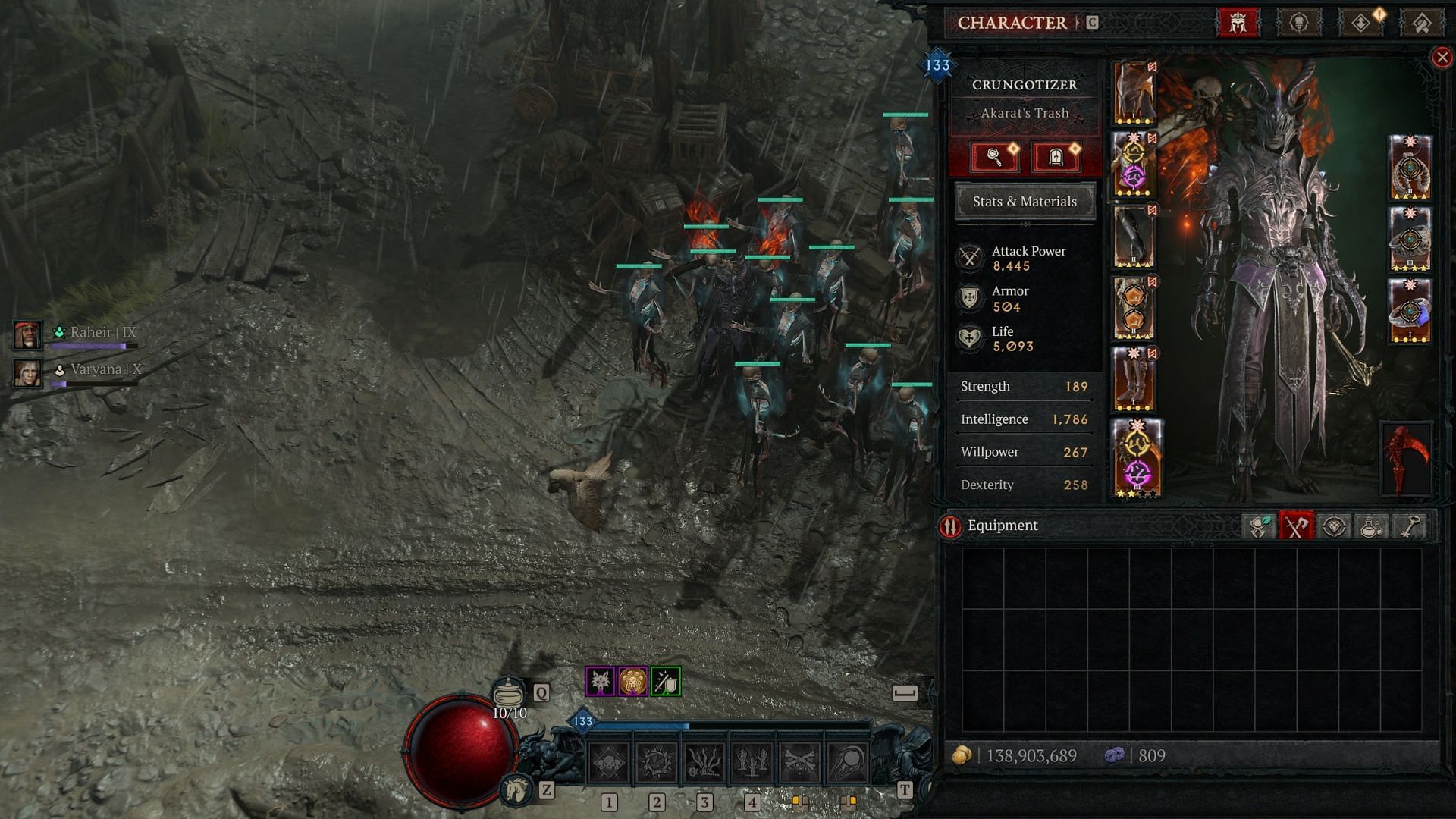
Task: Click the magnifying glass inspect button
Action: [994, 158]
